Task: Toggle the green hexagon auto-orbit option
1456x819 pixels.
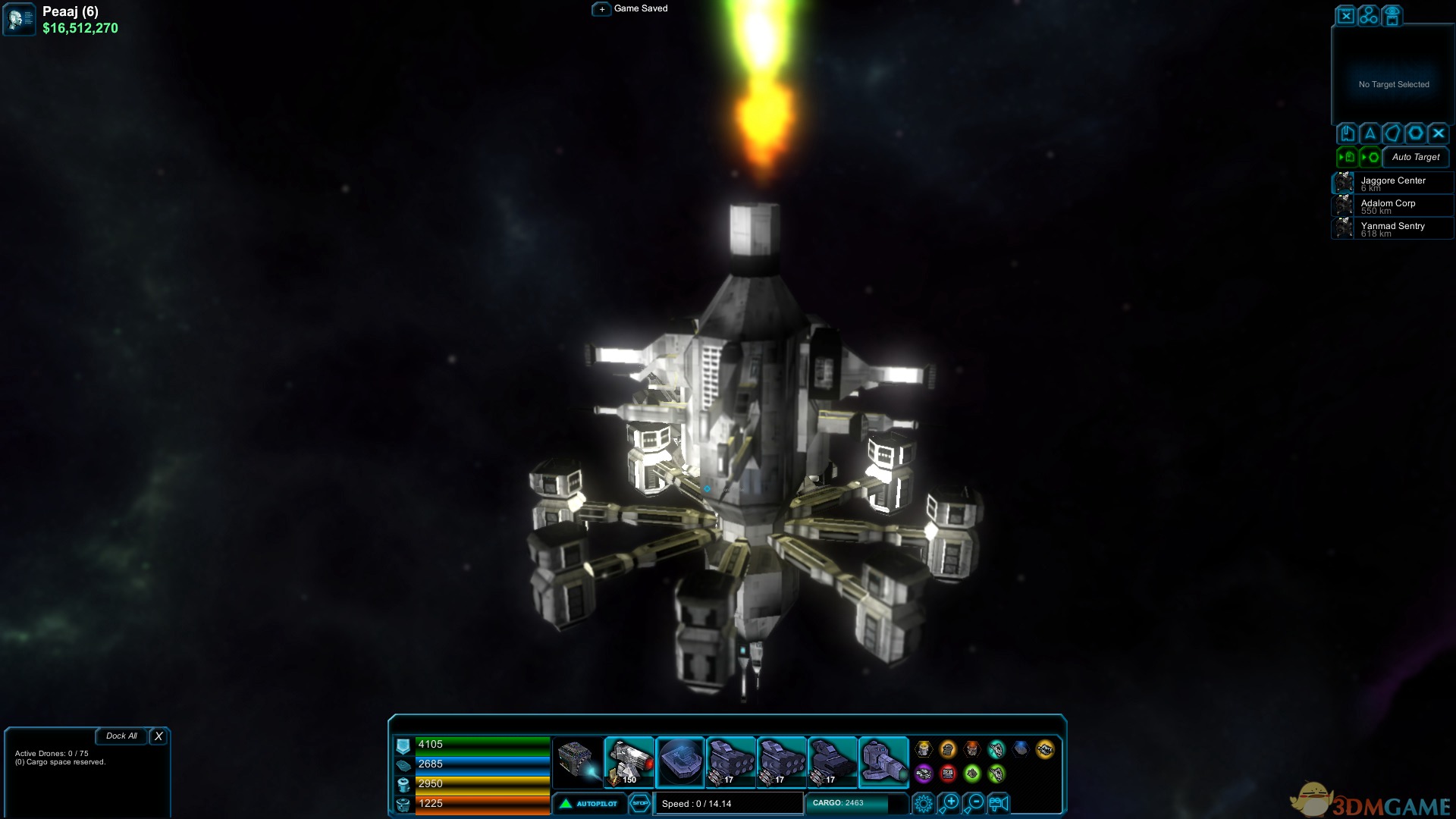Action: coord(1371,156)
